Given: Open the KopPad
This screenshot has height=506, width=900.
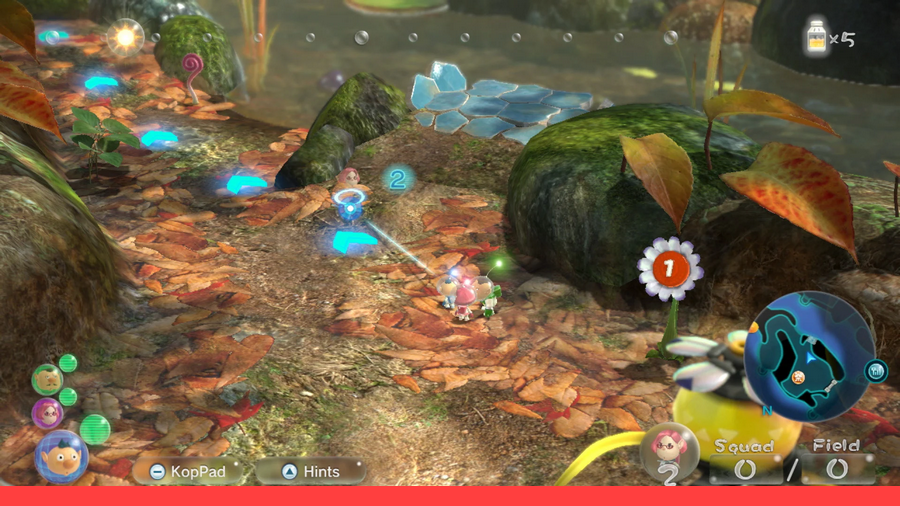Looking at the screenshot, I should tap(188, 471).
